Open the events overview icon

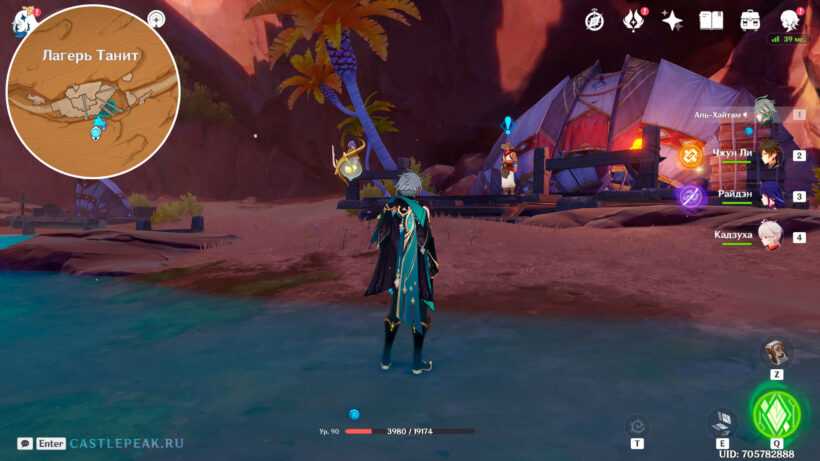(634, 20)
